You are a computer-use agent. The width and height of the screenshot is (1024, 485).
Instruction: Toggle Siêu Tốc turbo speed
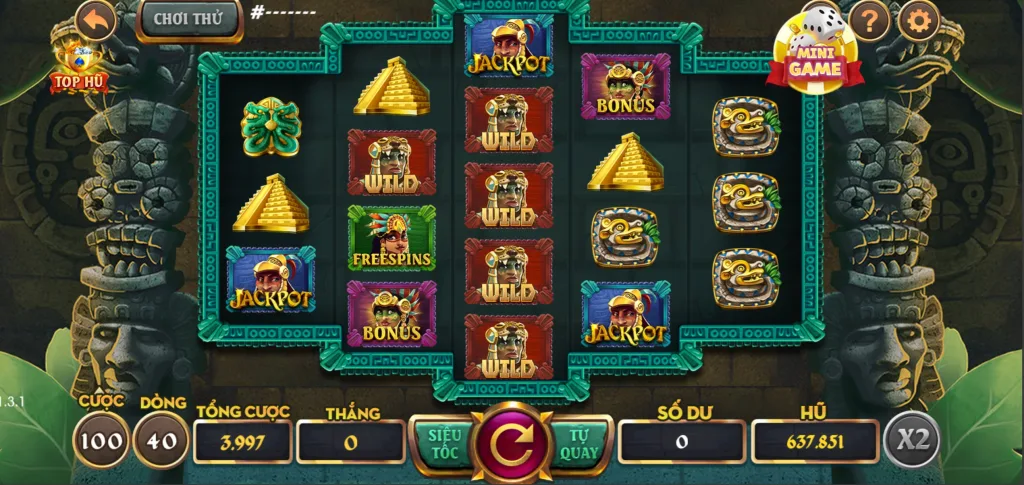443,442
